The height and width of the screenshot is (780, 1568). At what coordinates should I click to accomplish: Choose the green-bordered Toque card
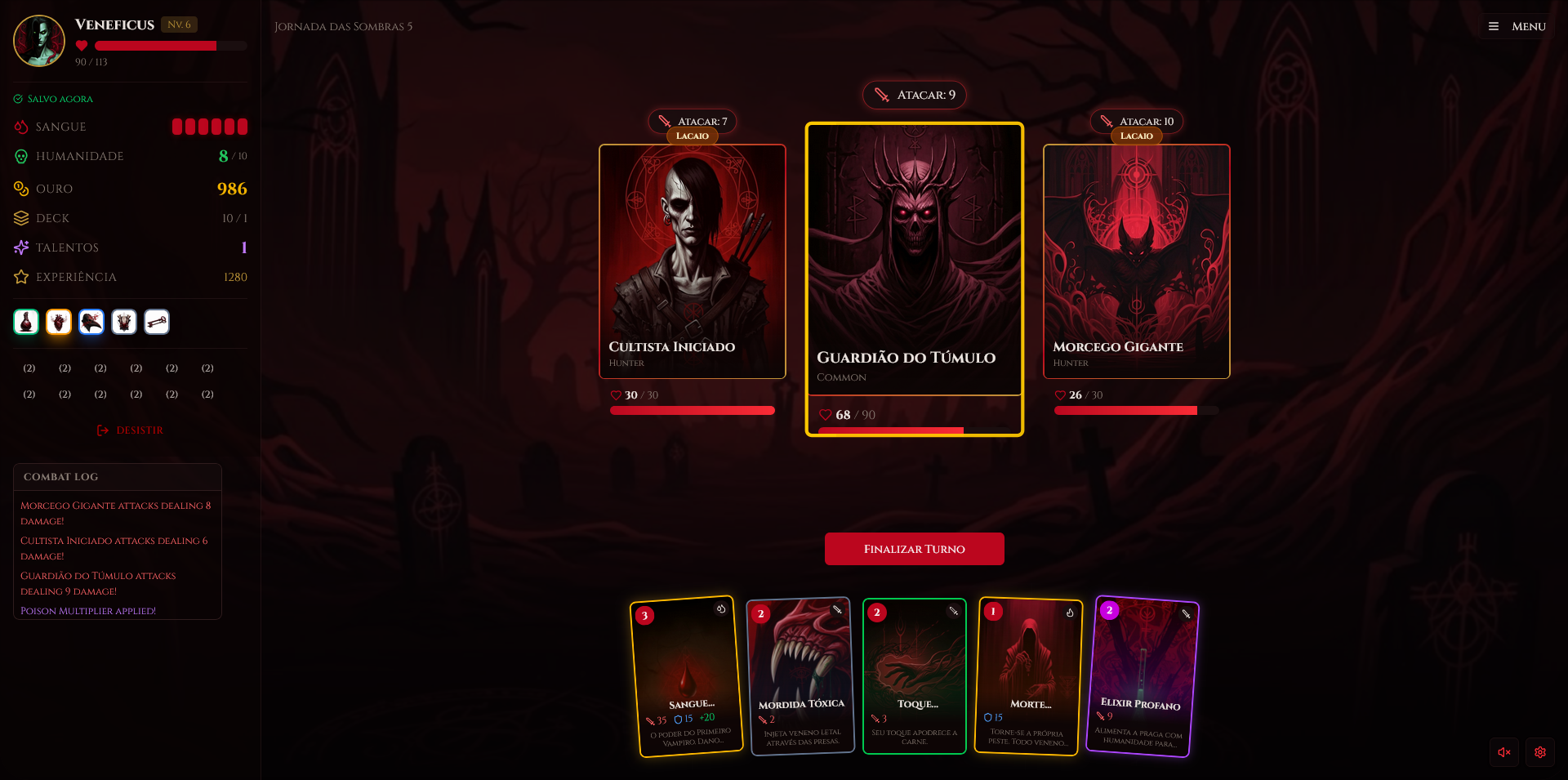(x=915, y=676)
